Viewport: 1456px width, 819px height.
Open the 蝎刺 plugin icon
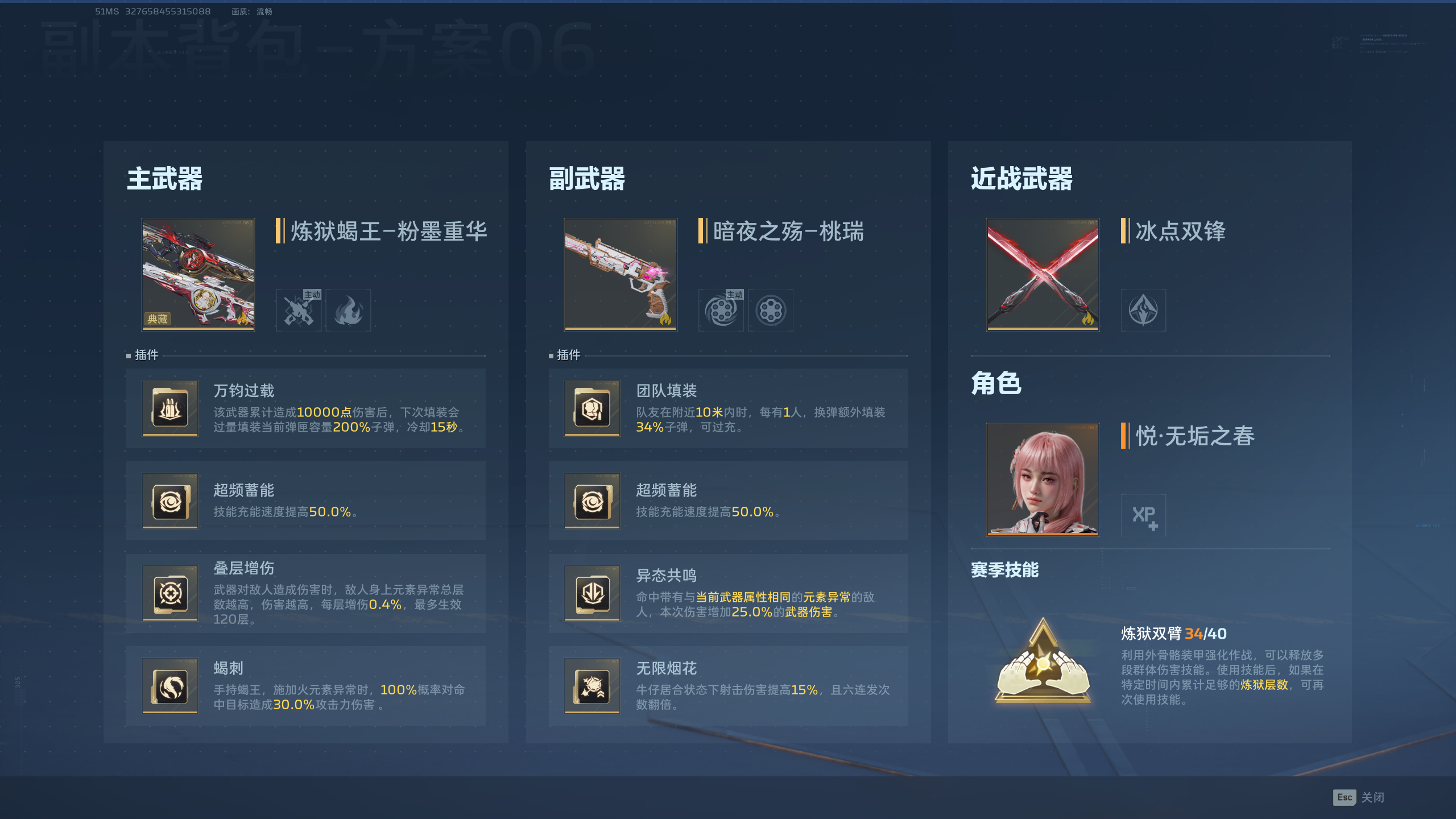coord(169,687)
